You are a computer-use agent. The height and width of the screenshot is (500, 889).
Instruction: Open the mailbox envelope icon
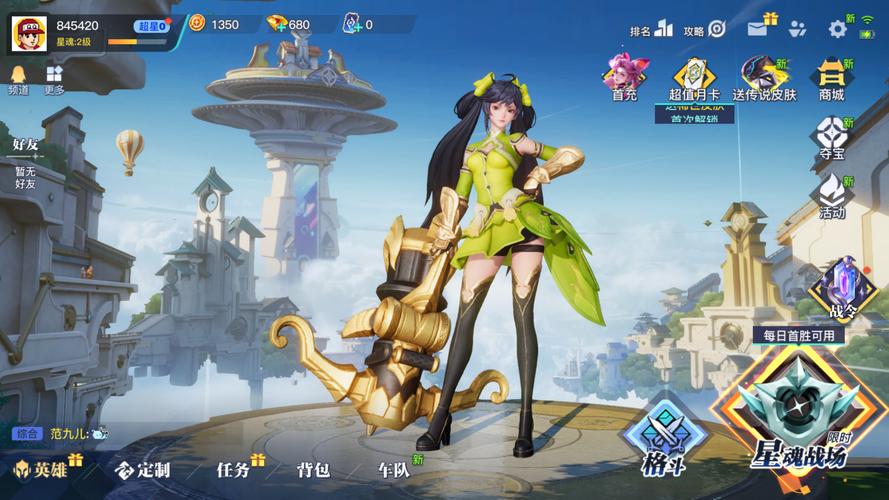[759, 28]
